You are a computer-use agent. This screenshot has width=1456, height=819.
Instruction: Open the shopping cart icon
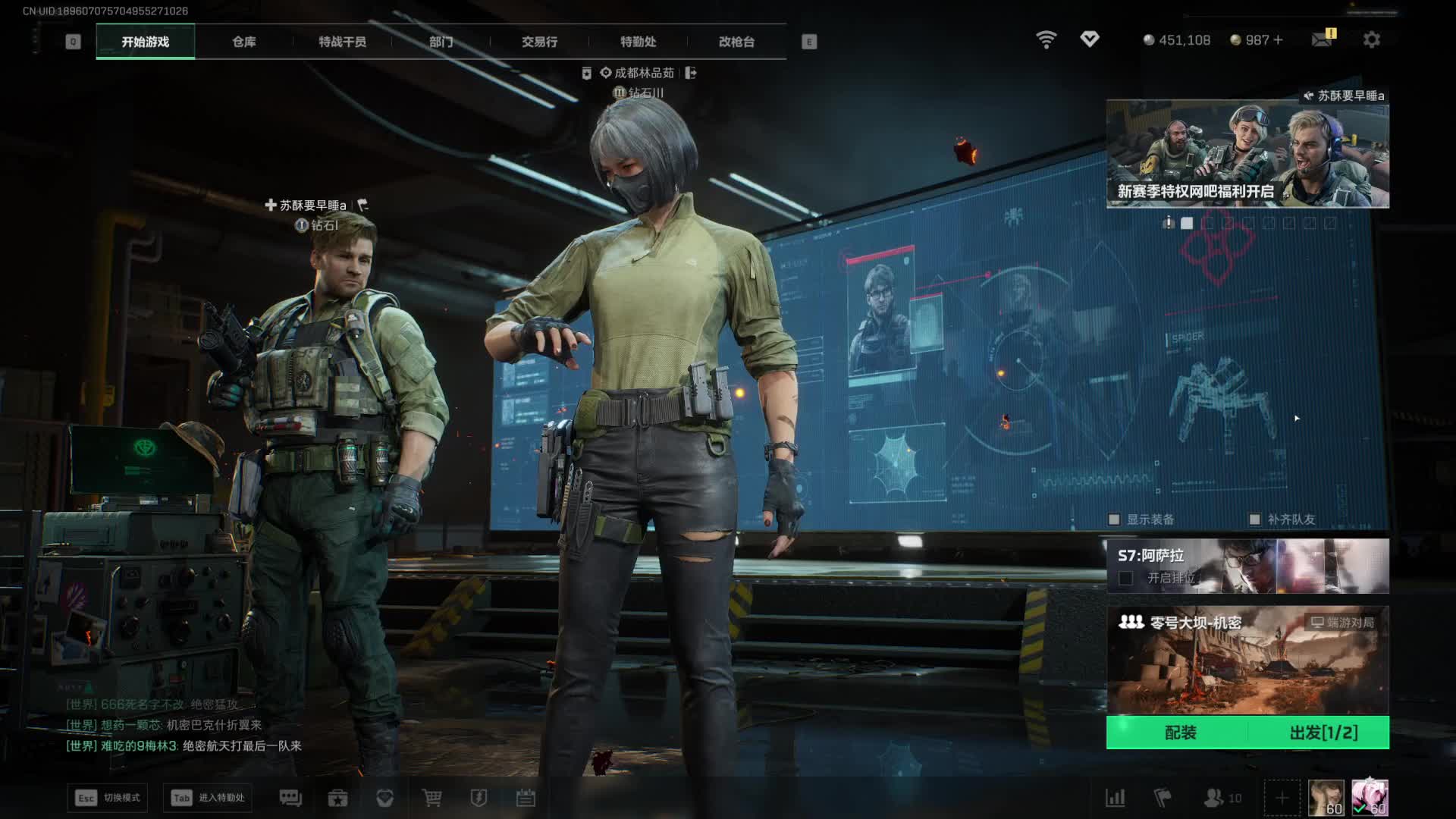(x=431, y=798)
